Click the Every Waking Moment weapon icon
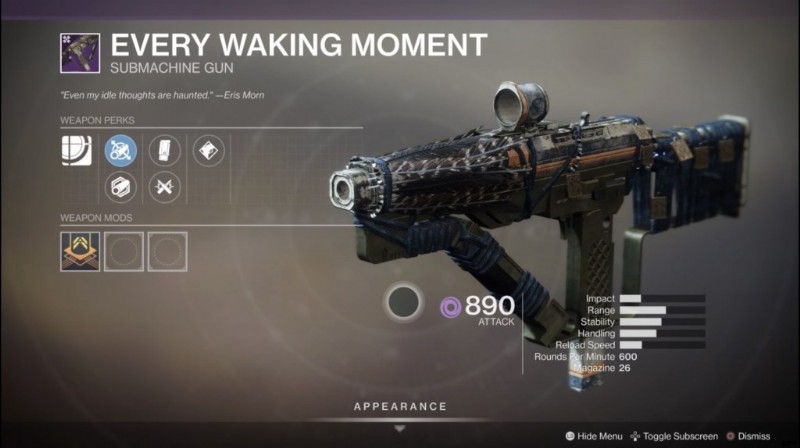Screen dimensions: 800x448 [x=79, y=52]
